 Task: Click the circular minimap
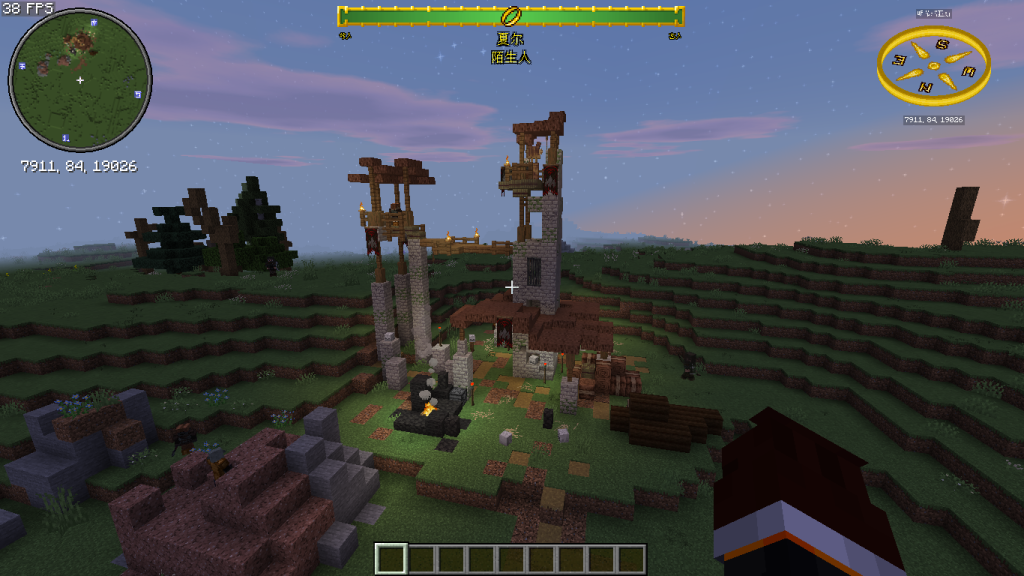(x=80, y=80)
